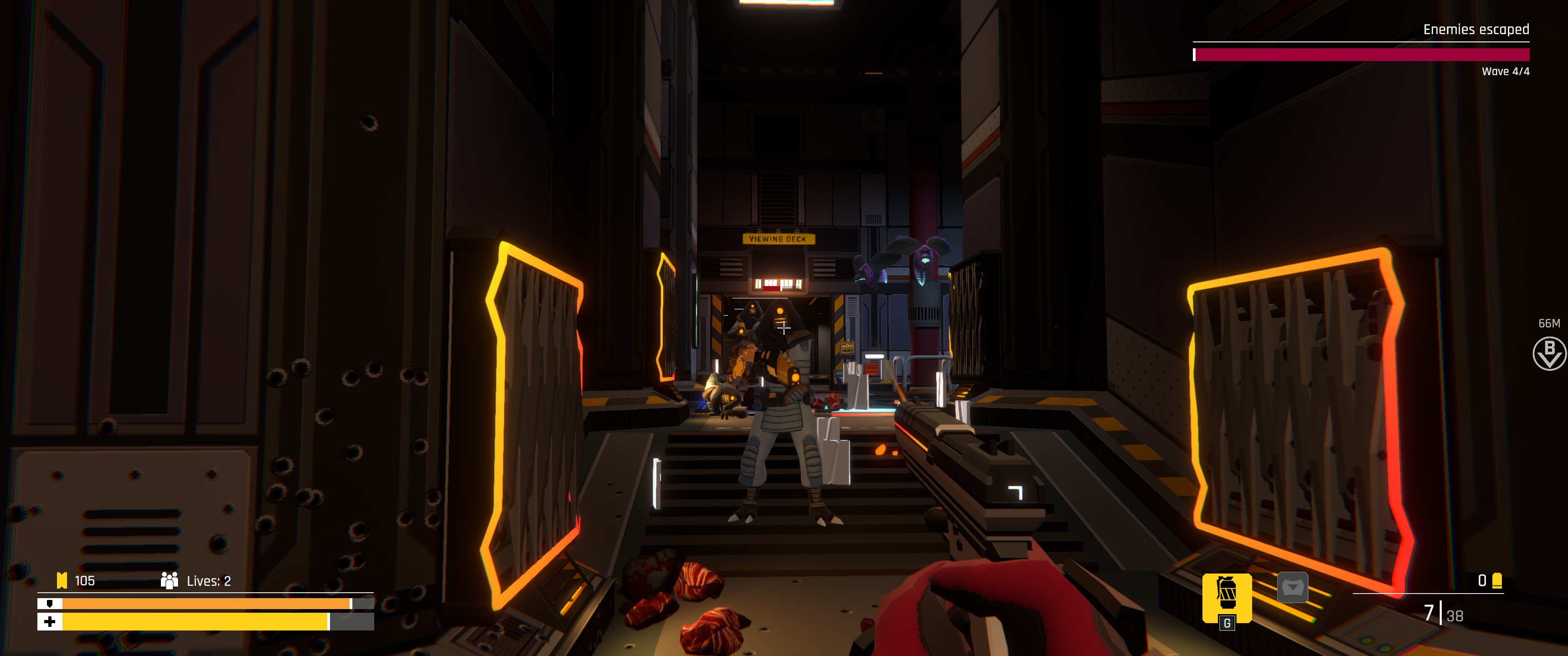Select the objective B waypoint marker
The height and width of the screenshot is (656, 1568).
[1548, 354]
